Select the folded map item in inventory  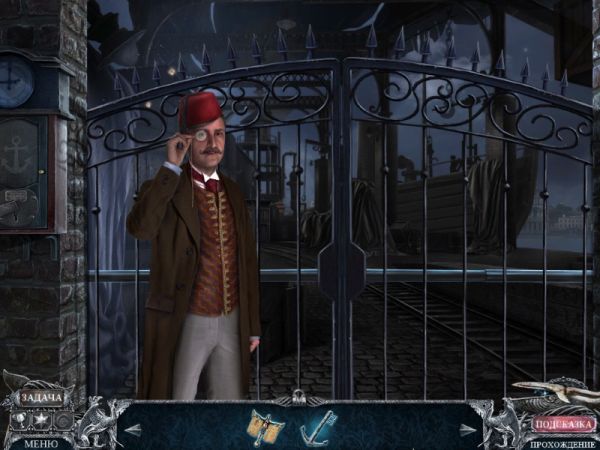266,427
